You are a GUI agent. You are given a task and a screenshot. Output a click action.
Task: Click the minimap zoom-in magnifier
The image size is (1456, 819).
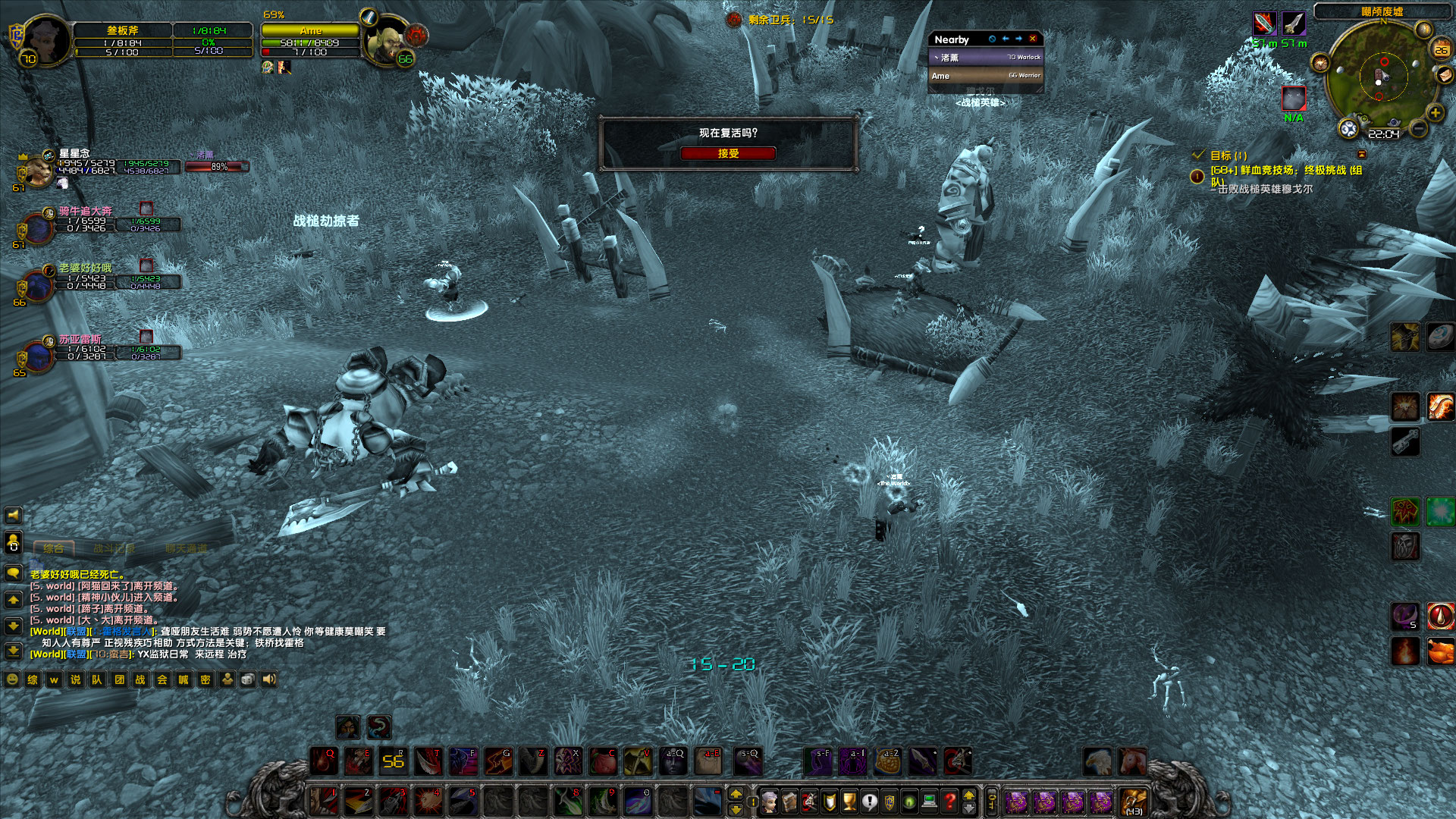1434,112
